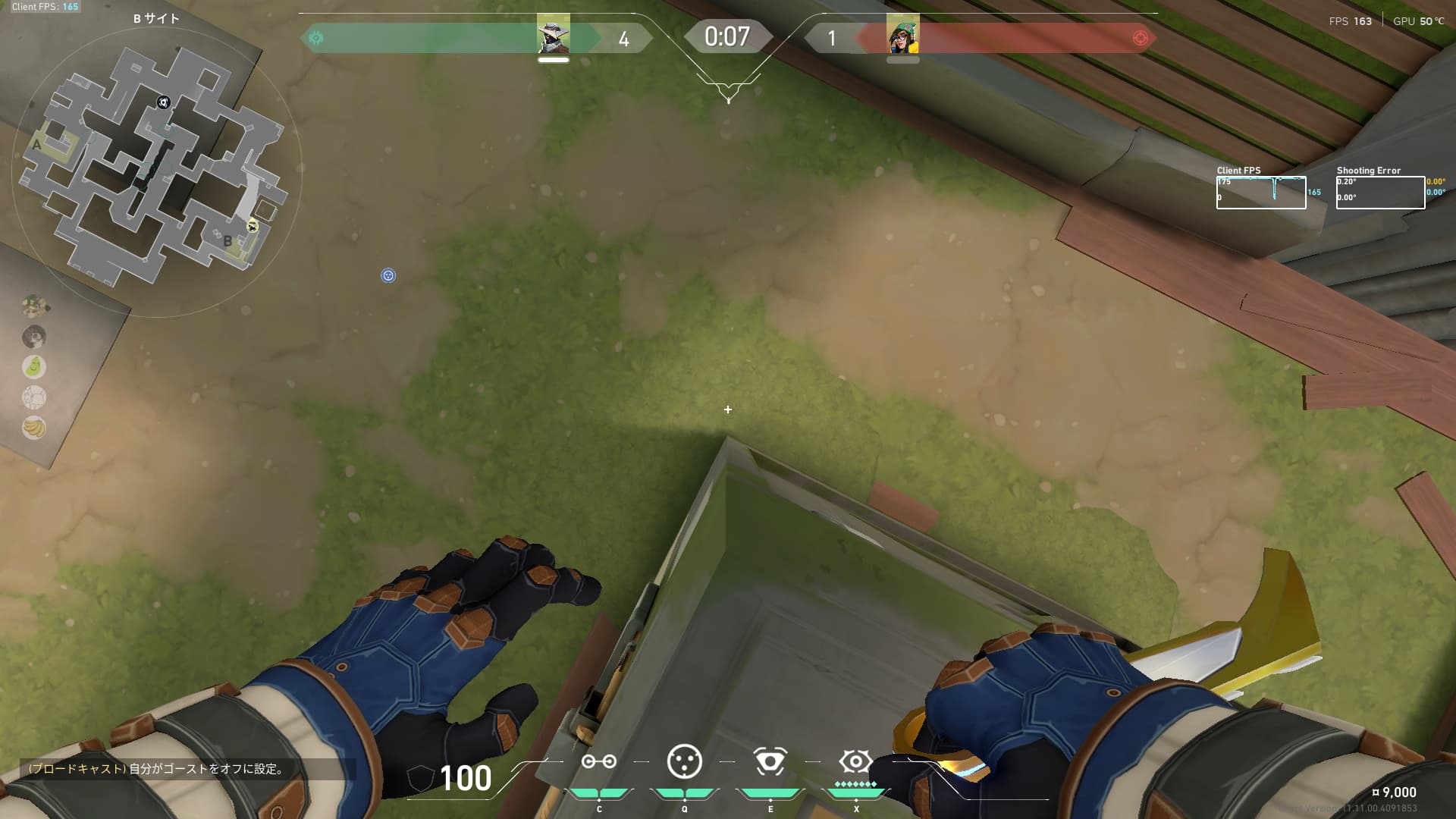
Task: Use the Spycam ability icon
Action: [x=770, y=762]
